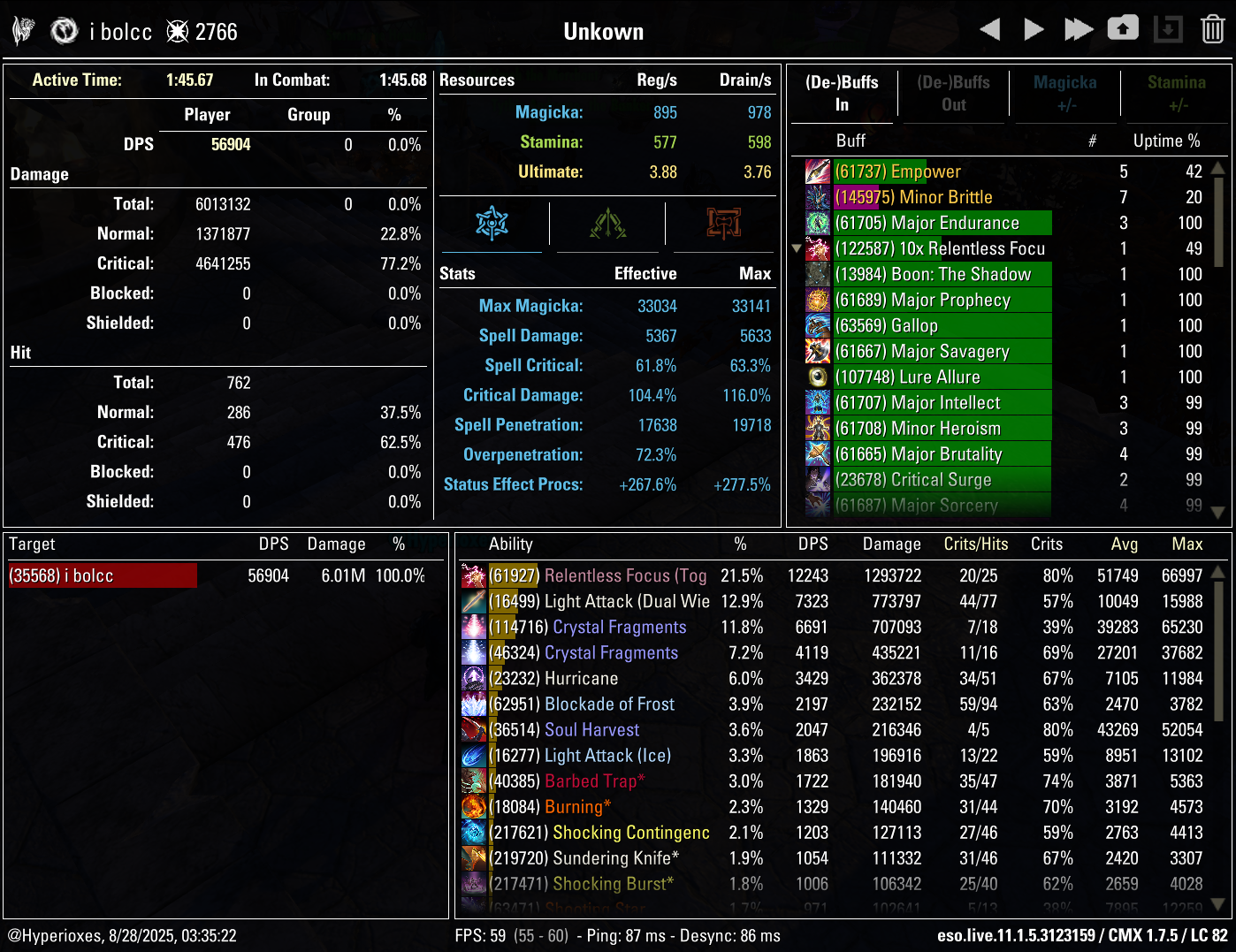Select the green Stamina stats category icon
Viewport: 1236px width, 952px height.
pos(607,224)
